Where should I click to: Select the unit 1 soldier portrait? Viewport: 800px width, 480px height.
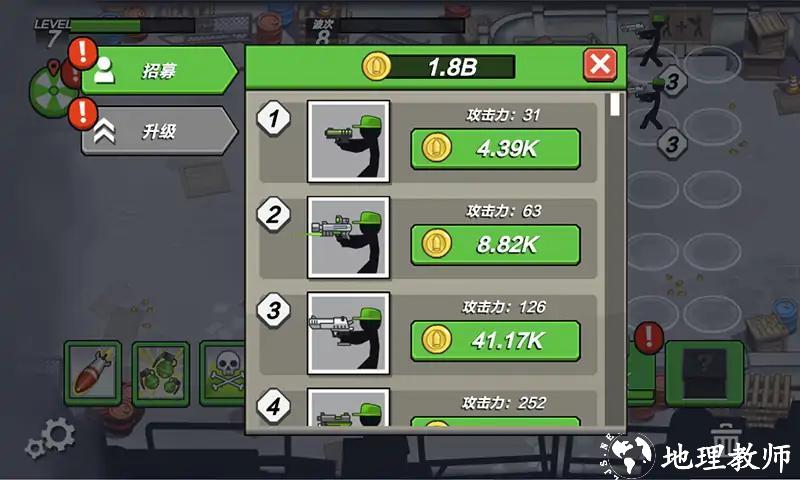point(348,141)
